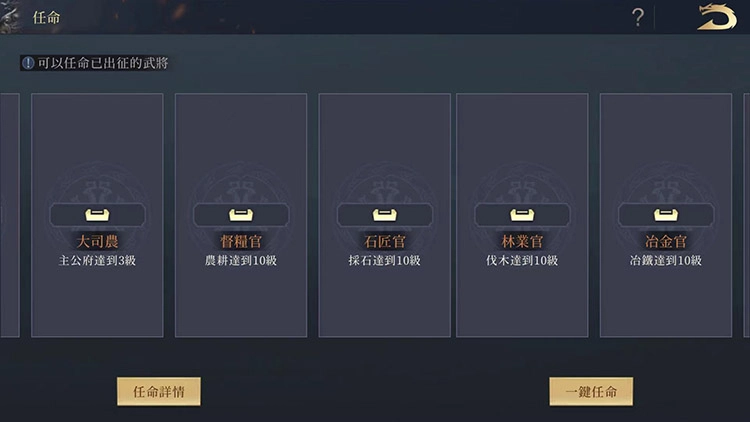The height and width of the screenshot is (422, 750).
Task: Go back using the dragon arrow button
Action: point(717,17)
